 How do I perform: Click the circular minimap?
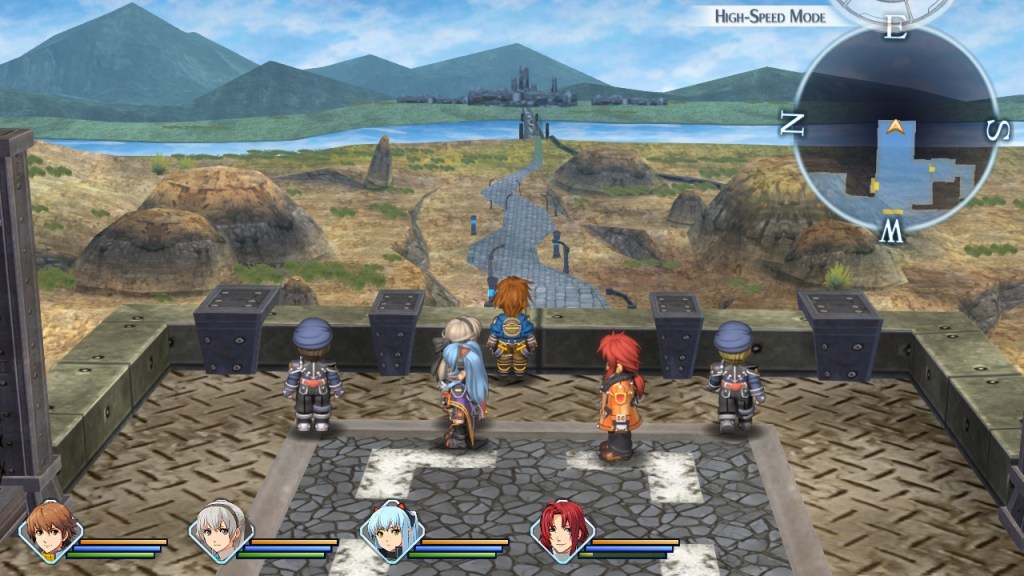897,127
